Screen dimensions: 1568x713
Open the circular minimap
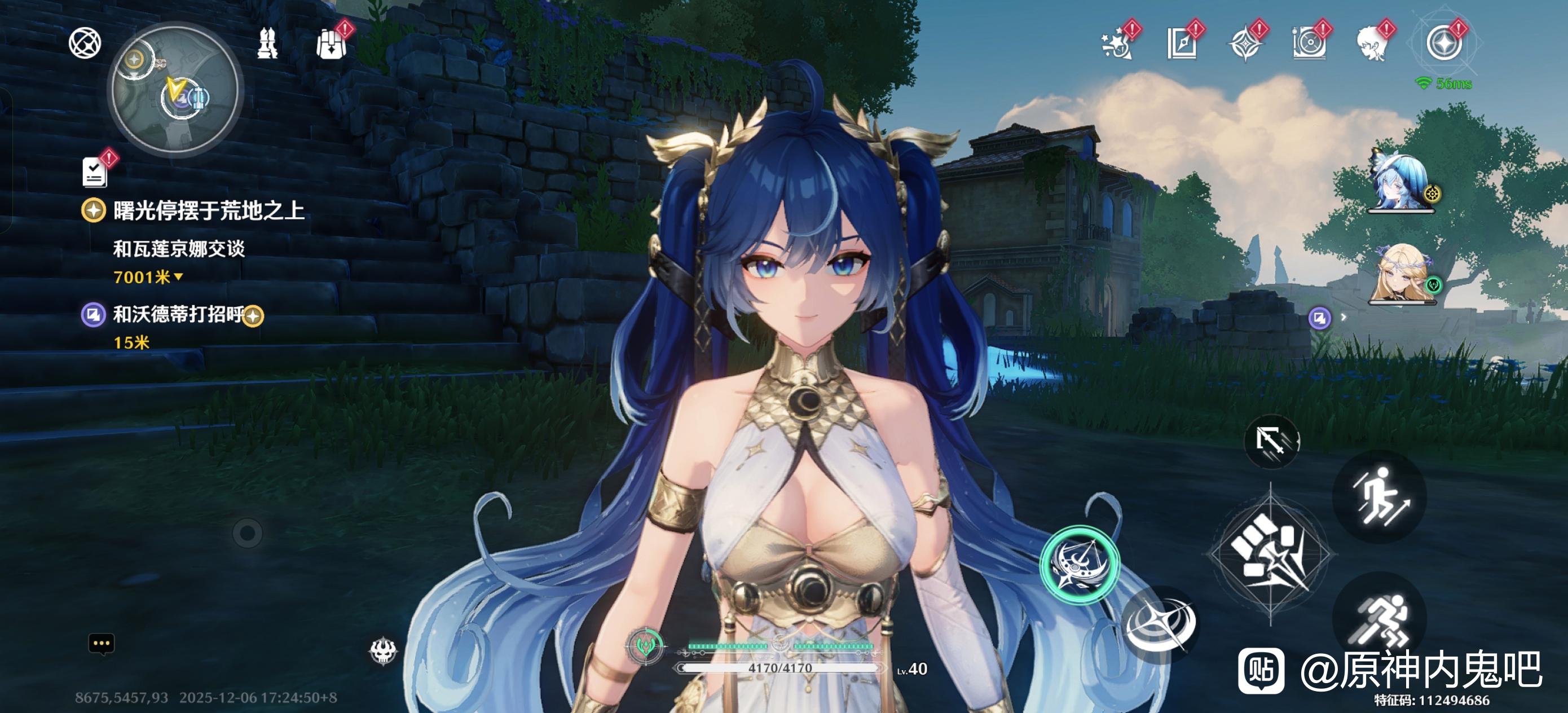[x=175, y=90]
